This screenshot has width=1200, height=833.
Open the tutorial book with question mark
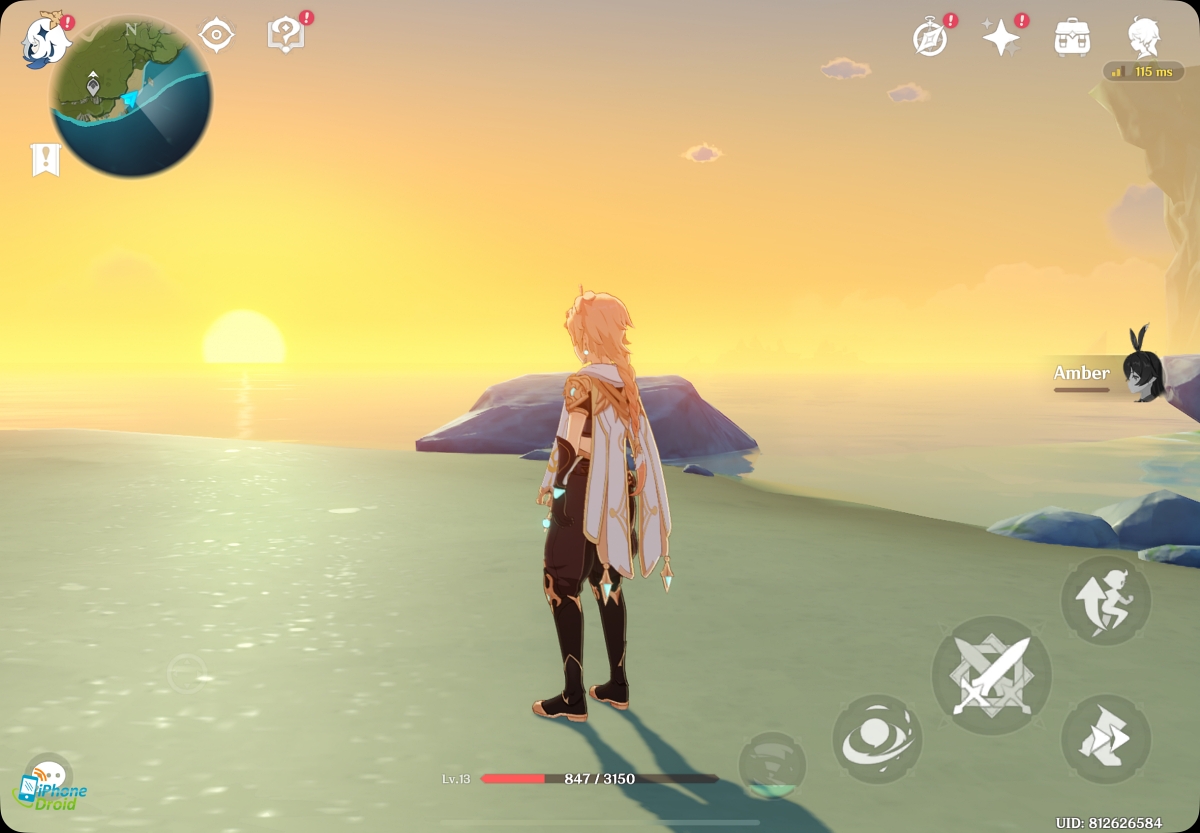point(286,36)
